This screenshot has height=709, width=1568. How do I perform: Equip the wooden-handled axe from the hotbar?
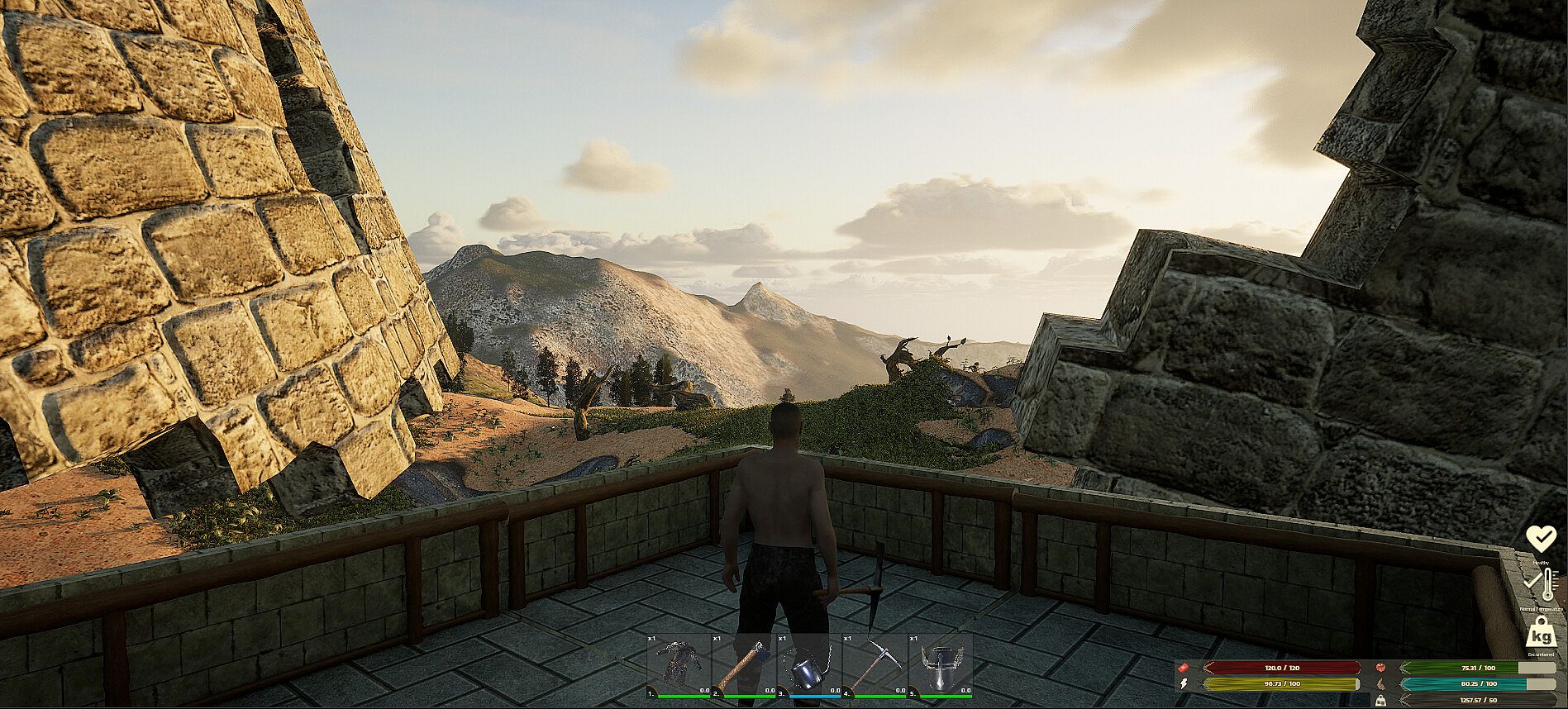pos(743,665)
